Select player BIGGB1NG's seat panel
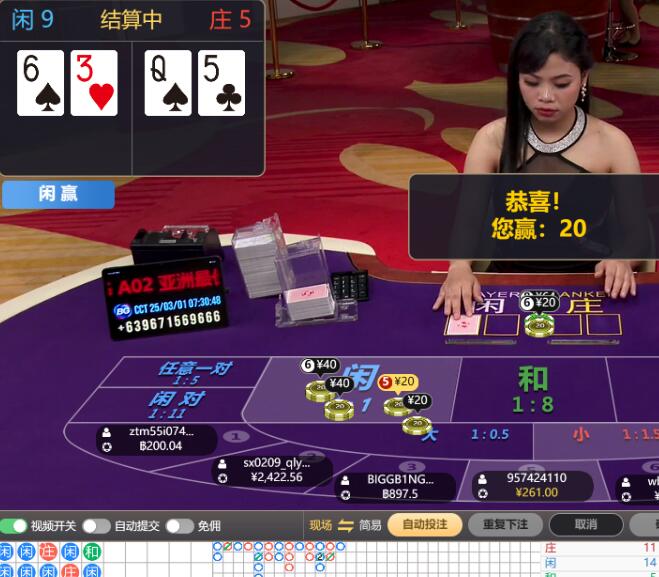The image size is (659, 577). [x=397, y=486]
